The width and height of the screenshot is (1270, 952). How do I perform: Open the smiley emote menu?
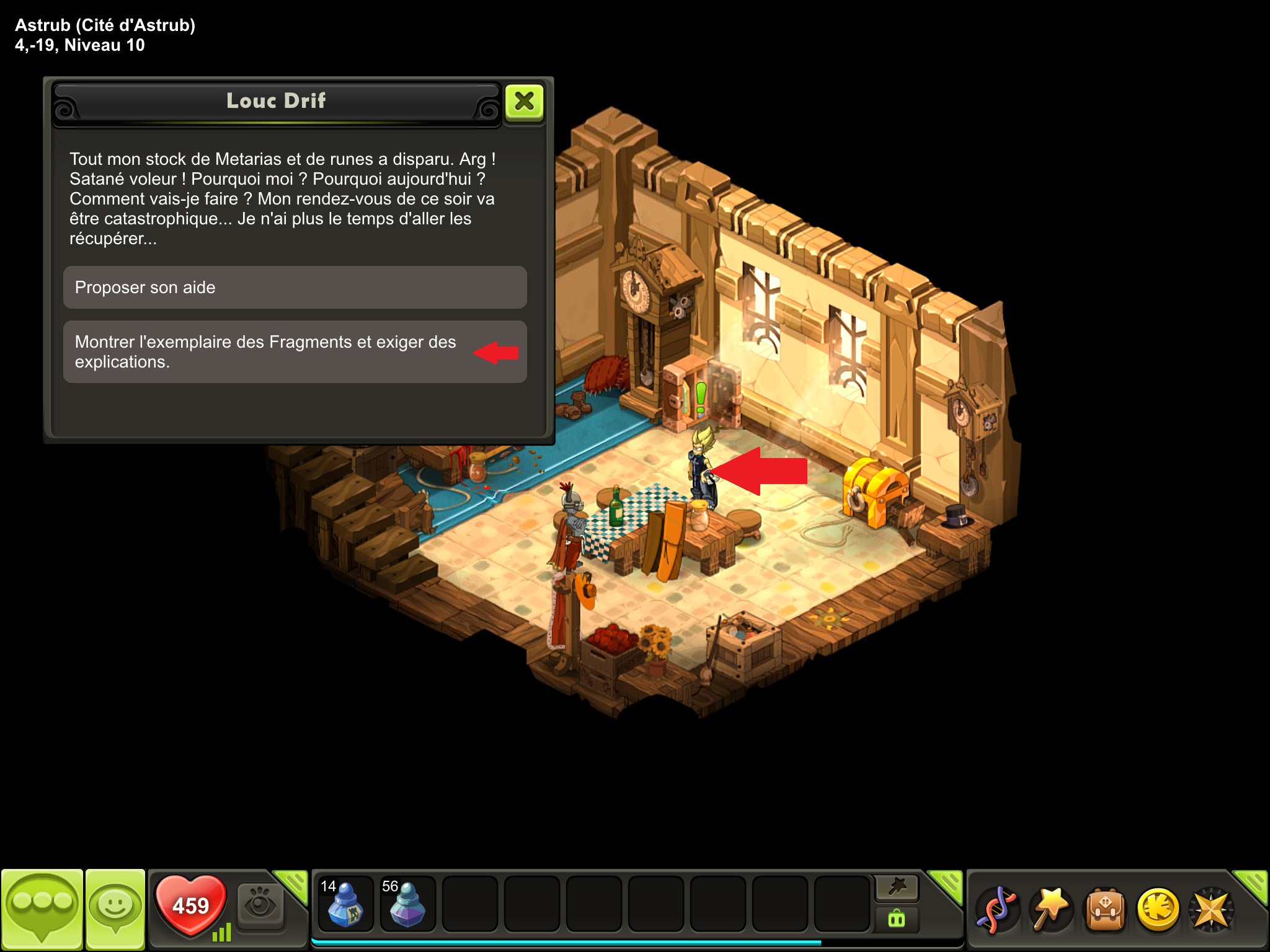pyautogui.click(x=115, y=909)
